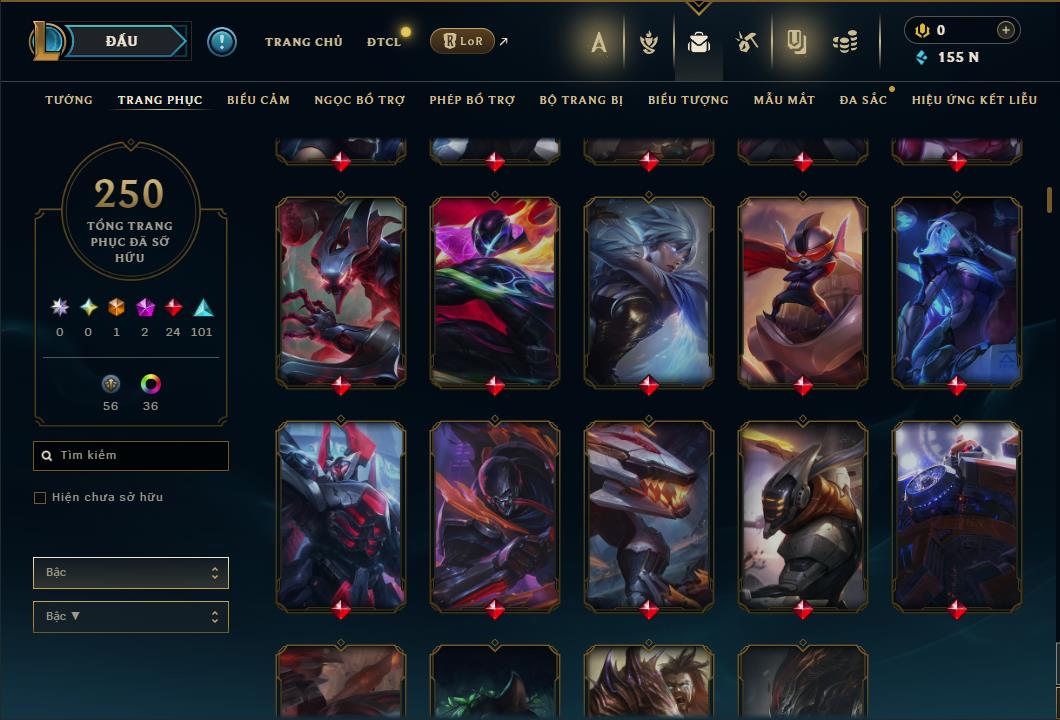Open the Bậc ▼ sorting dropdown
The image size is (1060, 720).
131,617
